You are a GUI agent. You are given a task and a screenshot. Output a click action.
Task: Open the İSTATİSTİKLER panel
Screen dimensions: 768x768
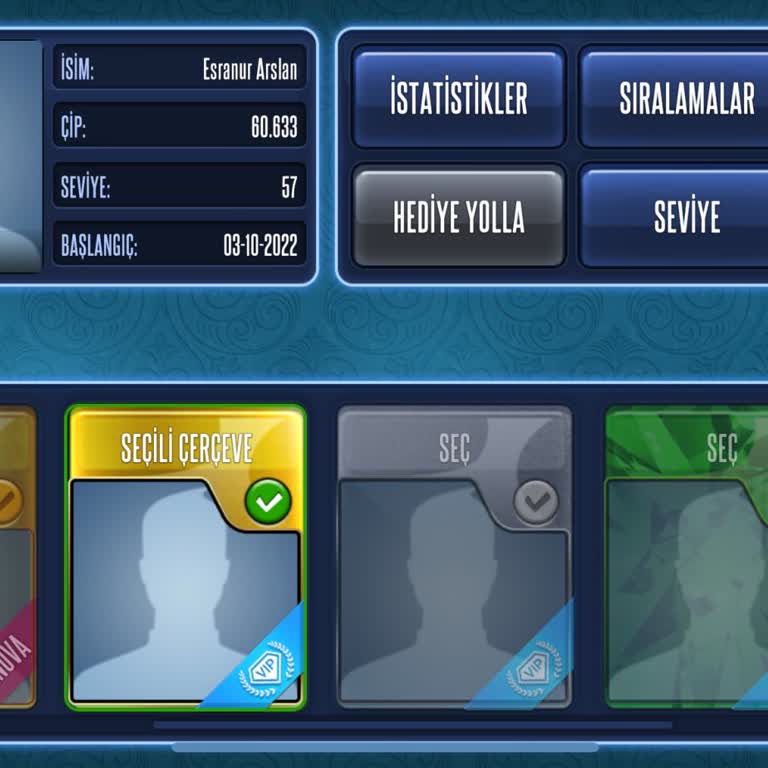[459, 97]
